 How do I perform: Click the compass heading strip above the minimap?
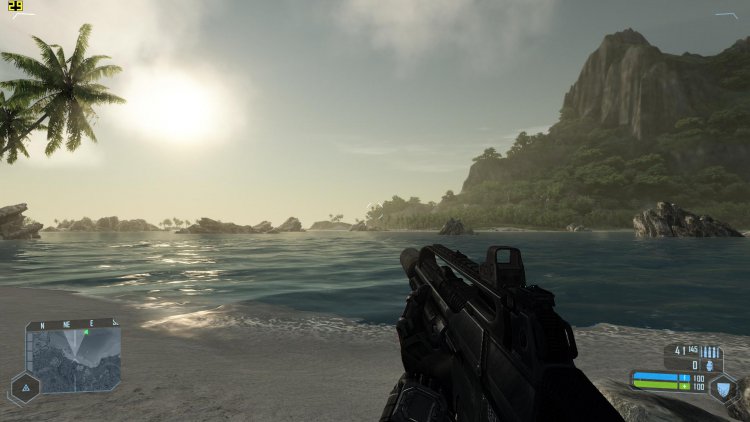(x=73, y=323)
